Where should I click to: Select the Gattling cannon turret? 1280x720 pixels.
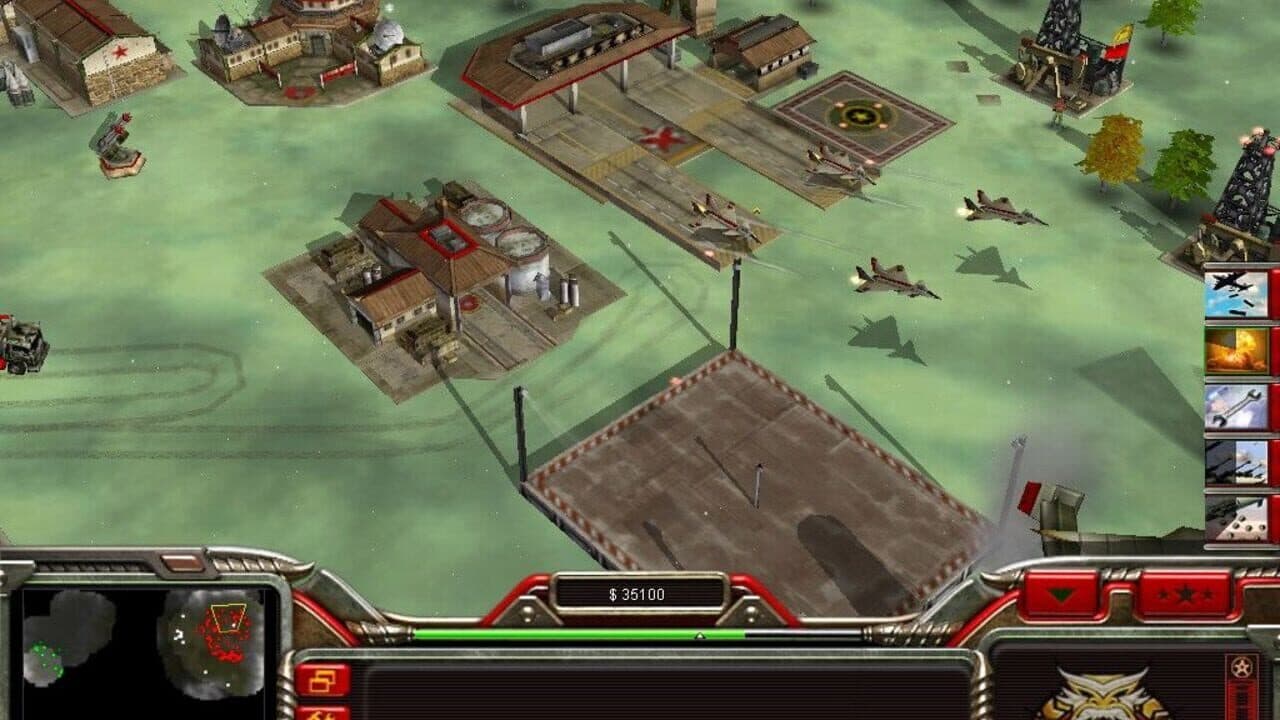pyautogui.click(x=116, y=140)
